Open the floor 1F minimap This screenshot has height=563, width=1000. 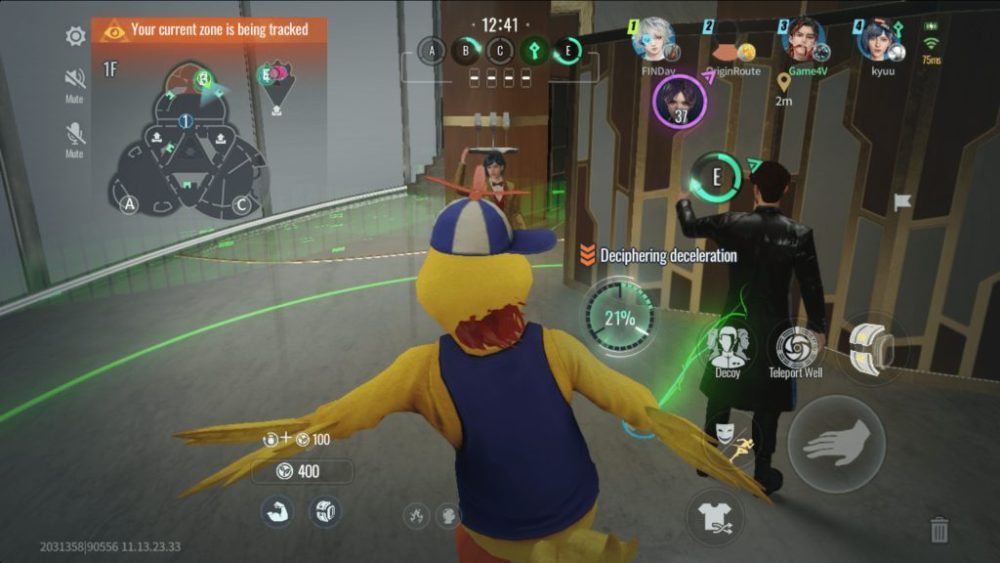pos(187,138)
